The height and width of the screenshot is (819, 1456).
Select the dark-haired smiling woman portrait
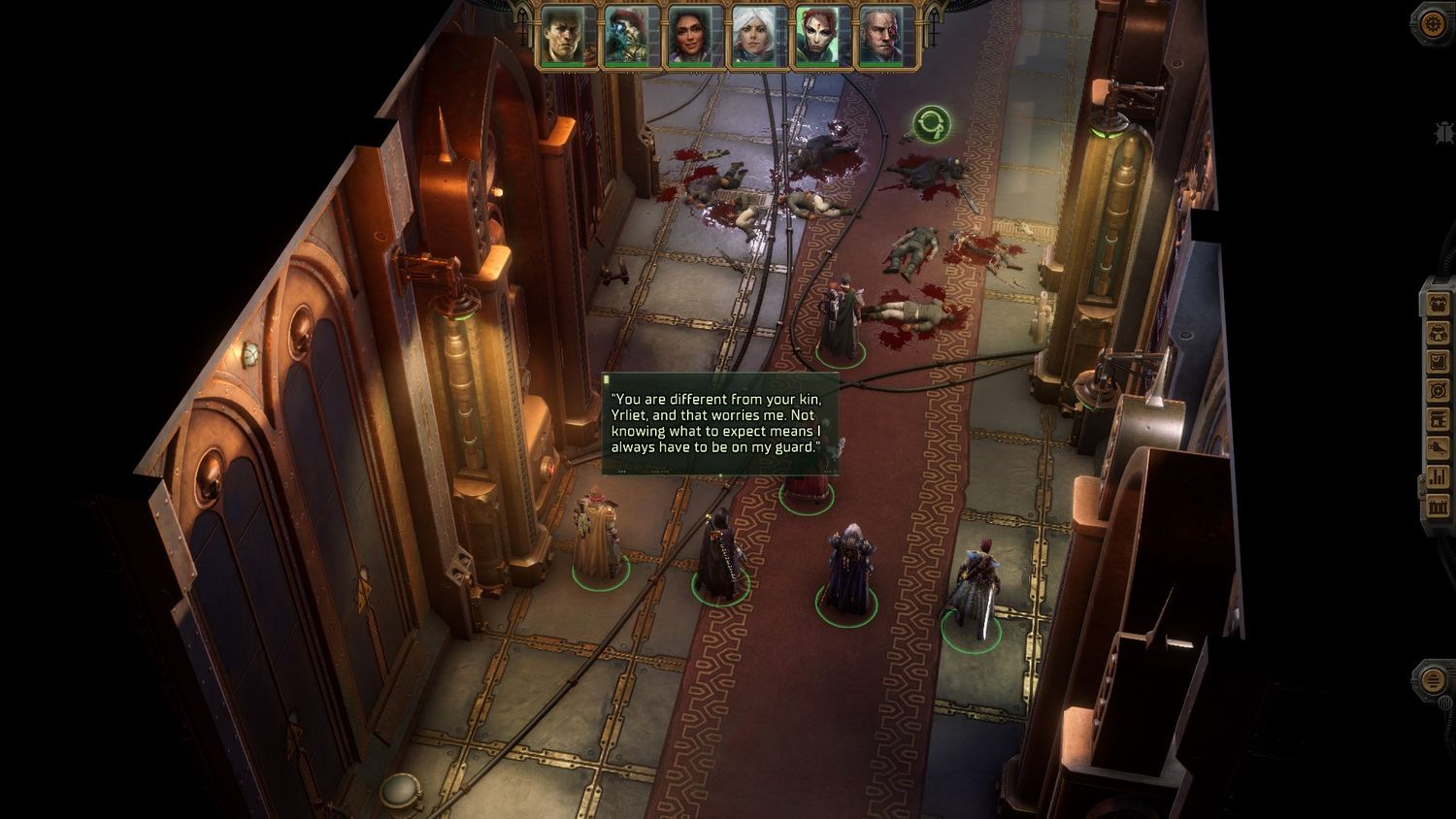pyautogui.click(x=695, y=38)
